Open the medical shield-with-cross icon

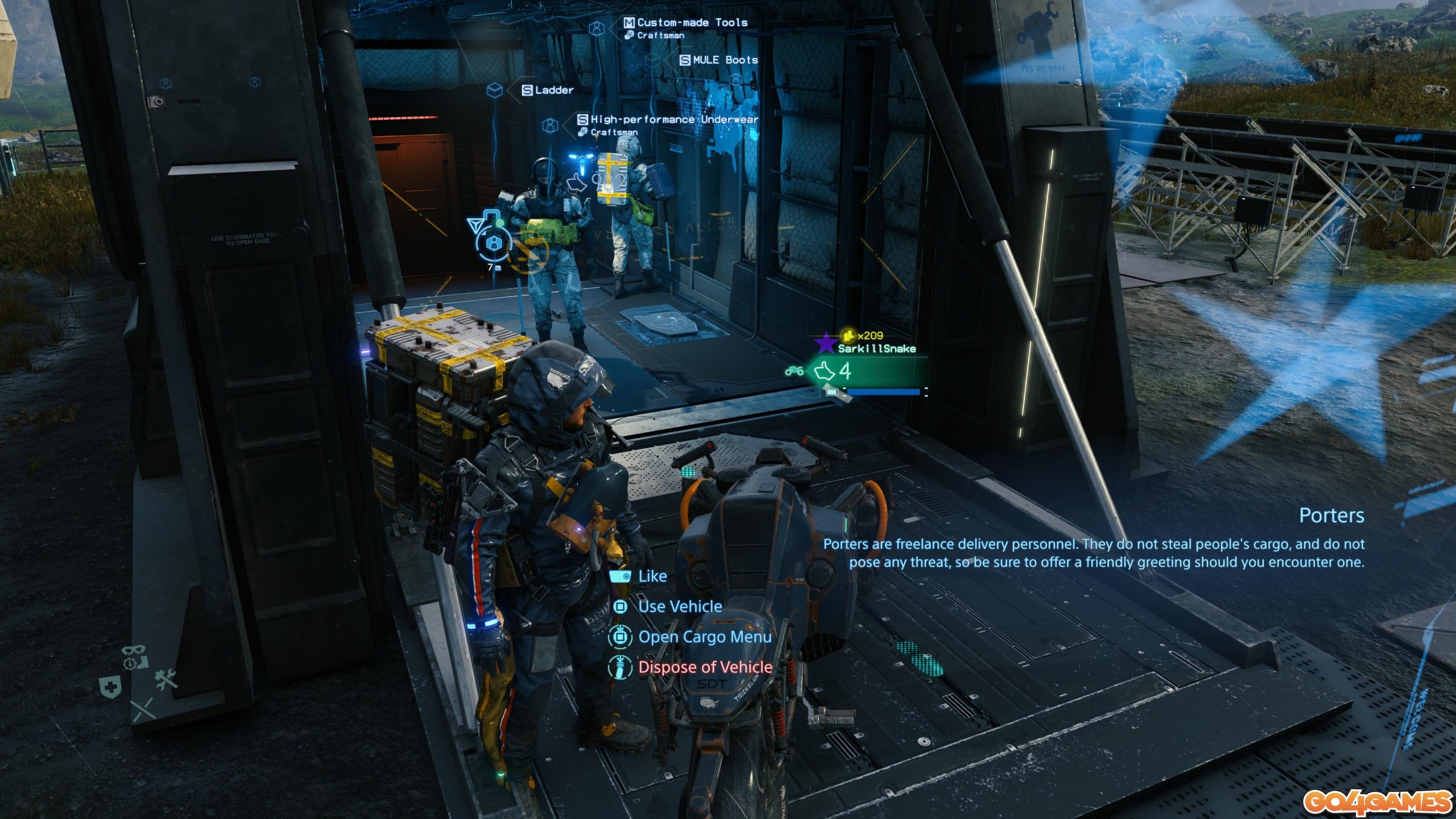pos(110,687)
